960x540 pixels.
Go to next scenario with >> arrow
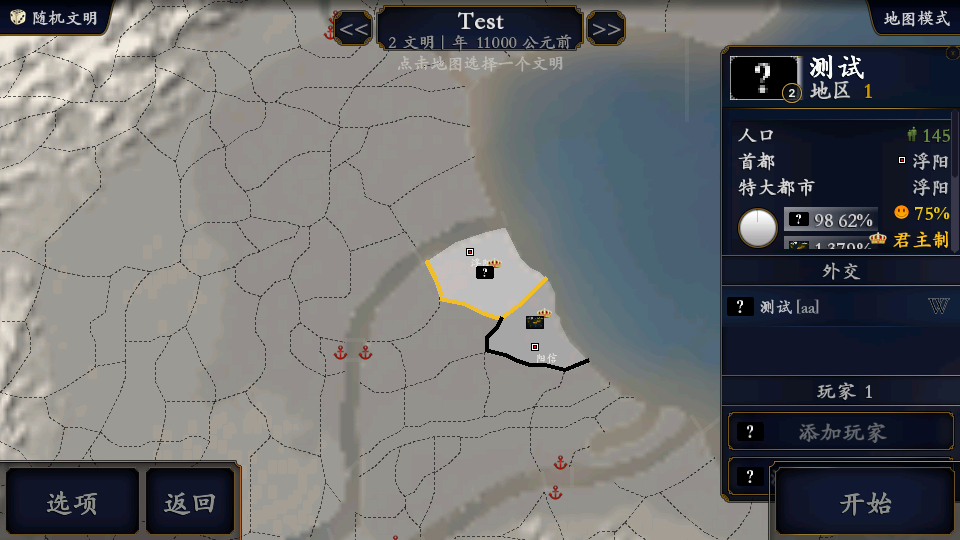coord(606,29)
